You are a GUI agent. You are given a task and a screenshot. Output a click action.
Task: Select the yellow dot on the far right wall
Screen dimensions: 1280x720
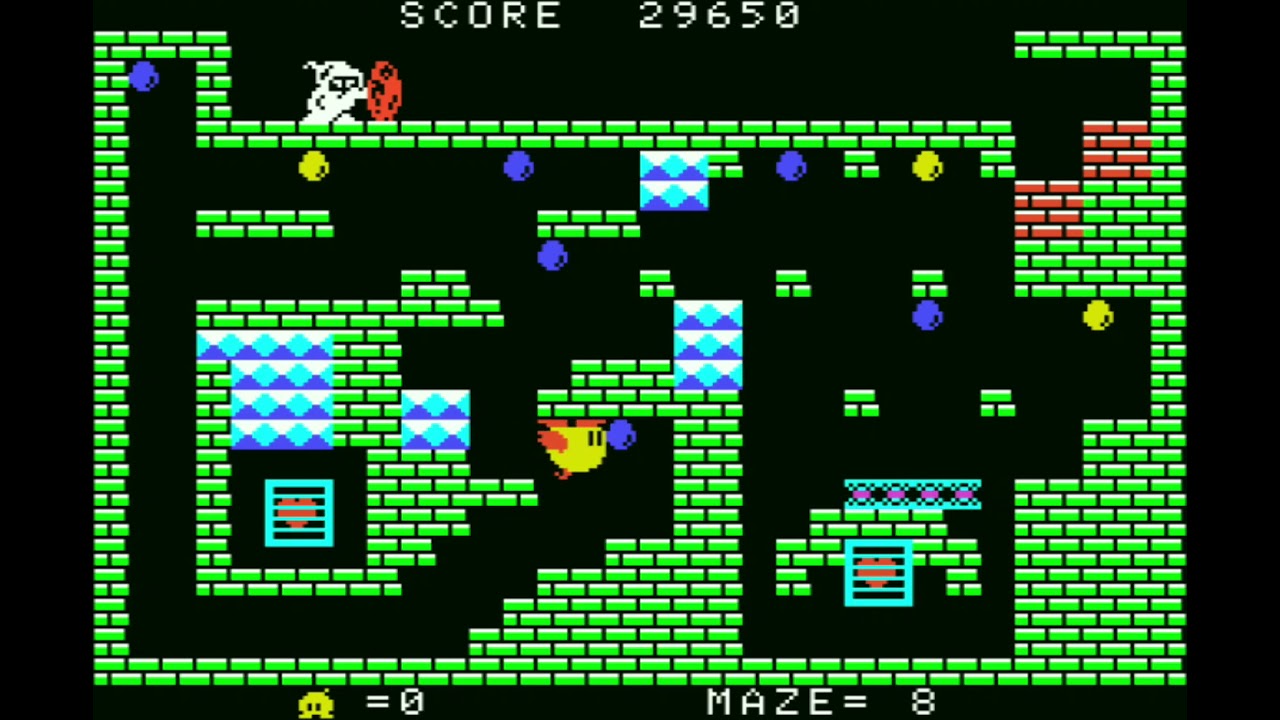coord(1097,316)
